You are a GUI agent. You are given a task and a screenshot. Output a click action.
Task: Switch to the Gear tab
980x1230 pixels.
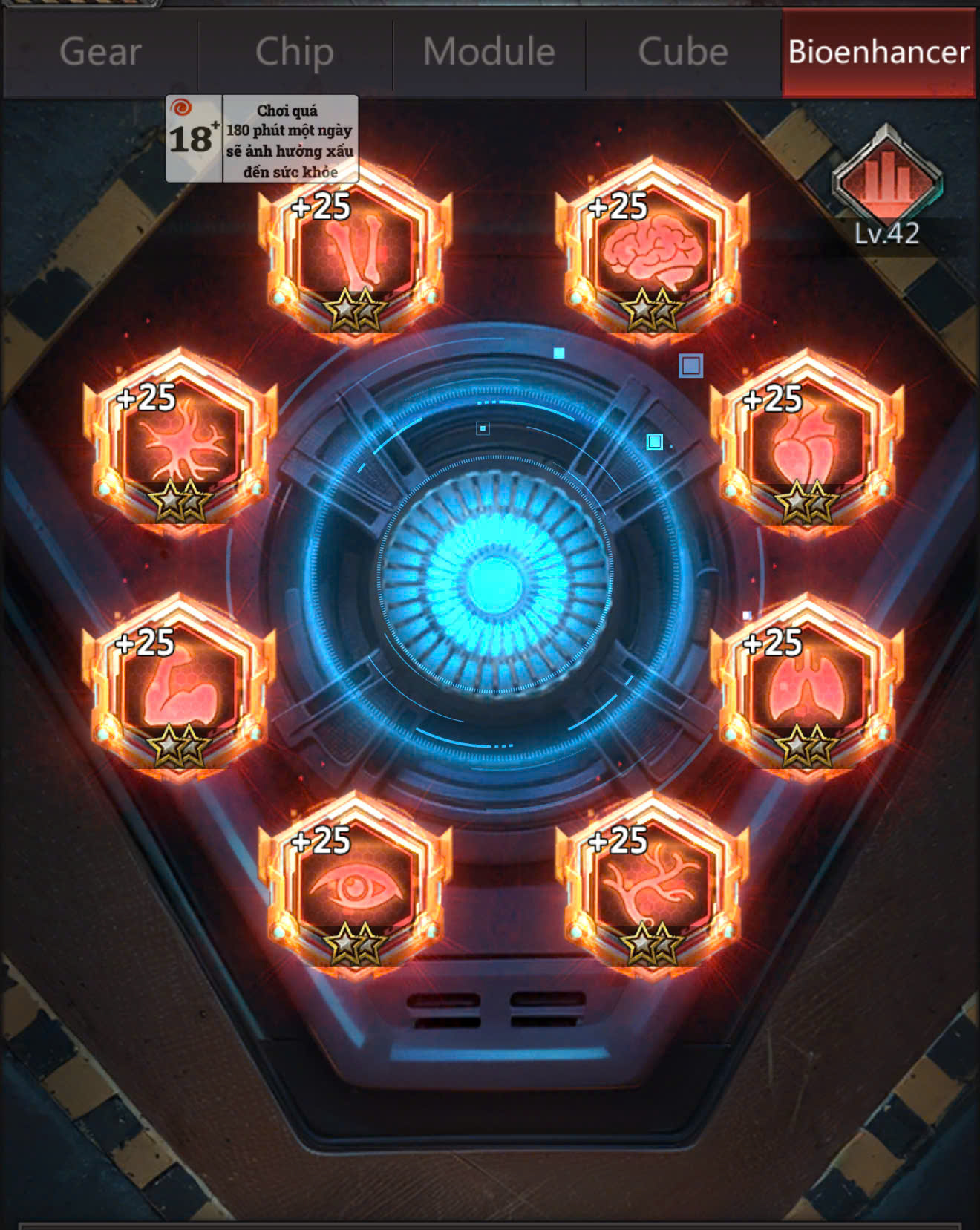point(99,52)
